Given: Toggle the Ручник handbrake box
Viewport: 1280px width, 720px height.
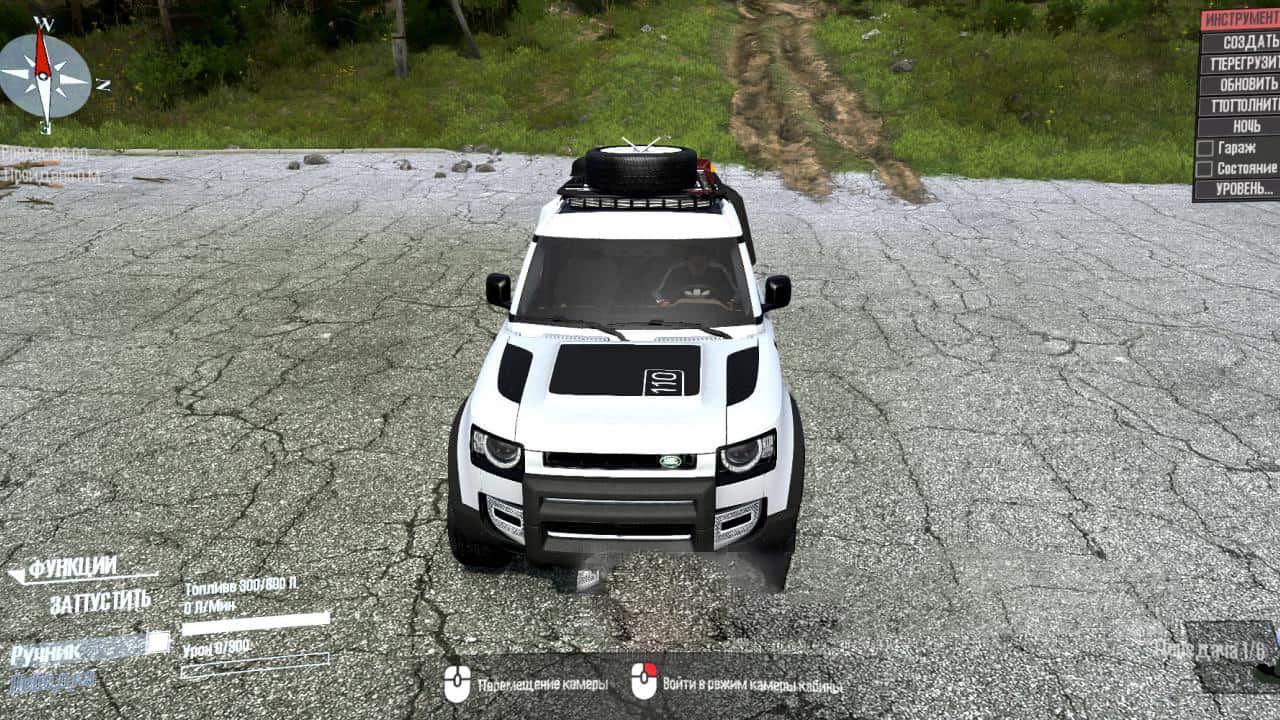Looking at the screenshot, I should [x=158, y=643].
